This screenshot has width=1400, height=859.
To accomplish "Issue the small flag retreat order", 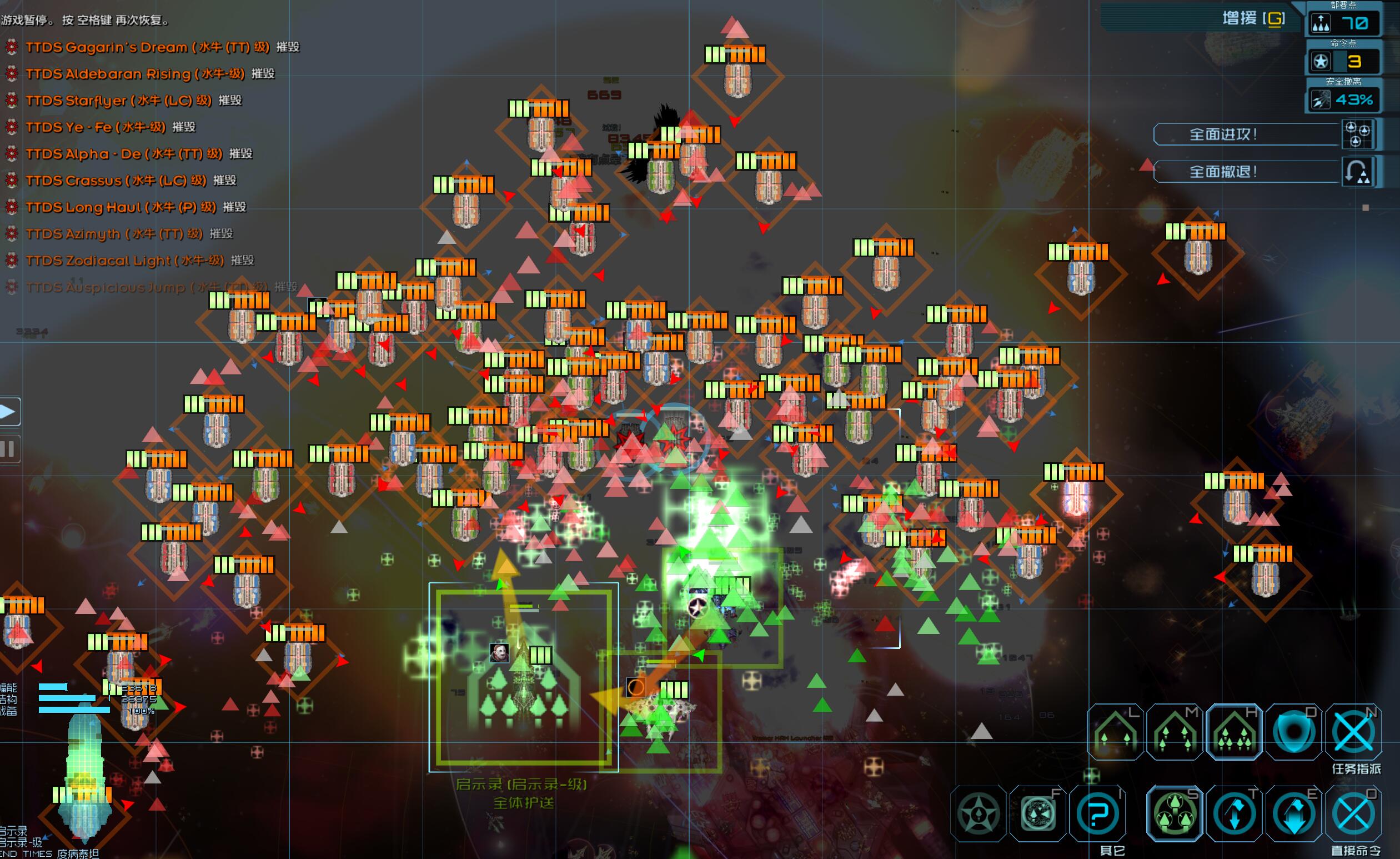I will tap(1234, 813).
